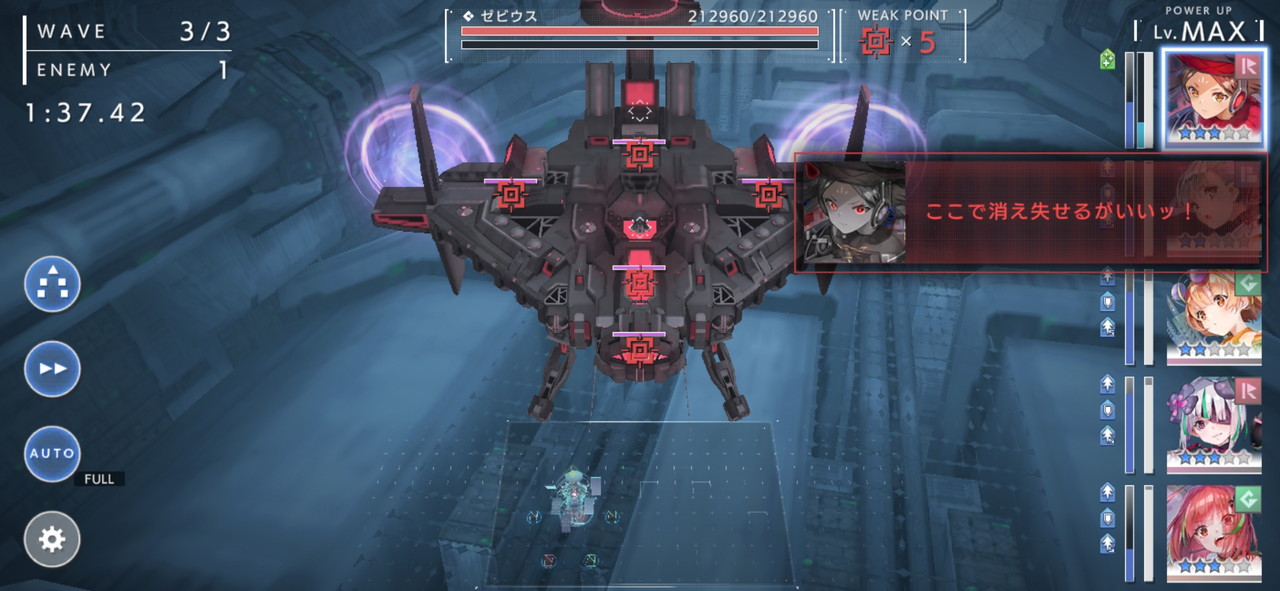Pick the red-haired character portrait
1280x591 pixels.
tap(1214, 532)
